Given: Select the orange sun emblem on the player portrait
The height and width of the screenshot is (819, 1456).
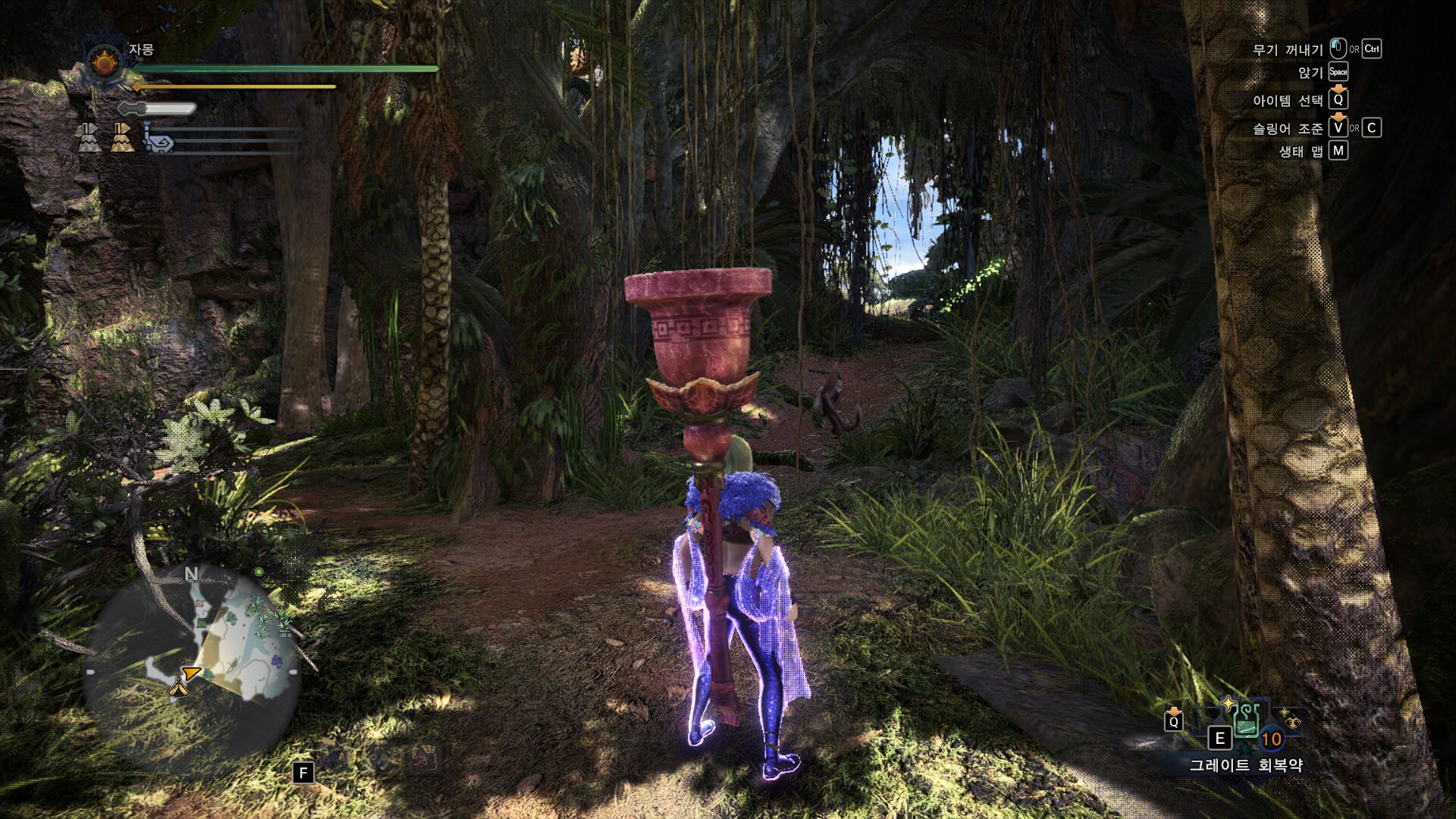Looking at the screenshot, I should pyautogui.click(x=104, y=63).
